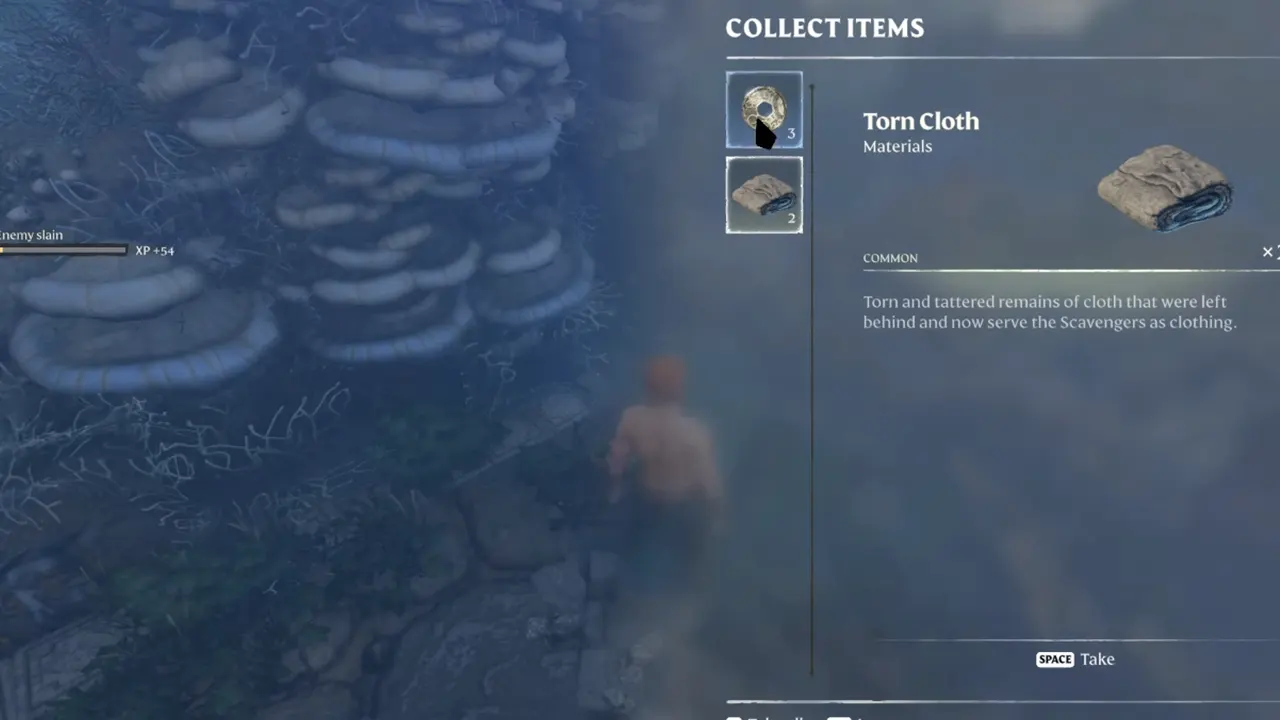This screenshot has width=1280, height=720.
Task: Click the XP +54 progress bar
Action: 64,250
